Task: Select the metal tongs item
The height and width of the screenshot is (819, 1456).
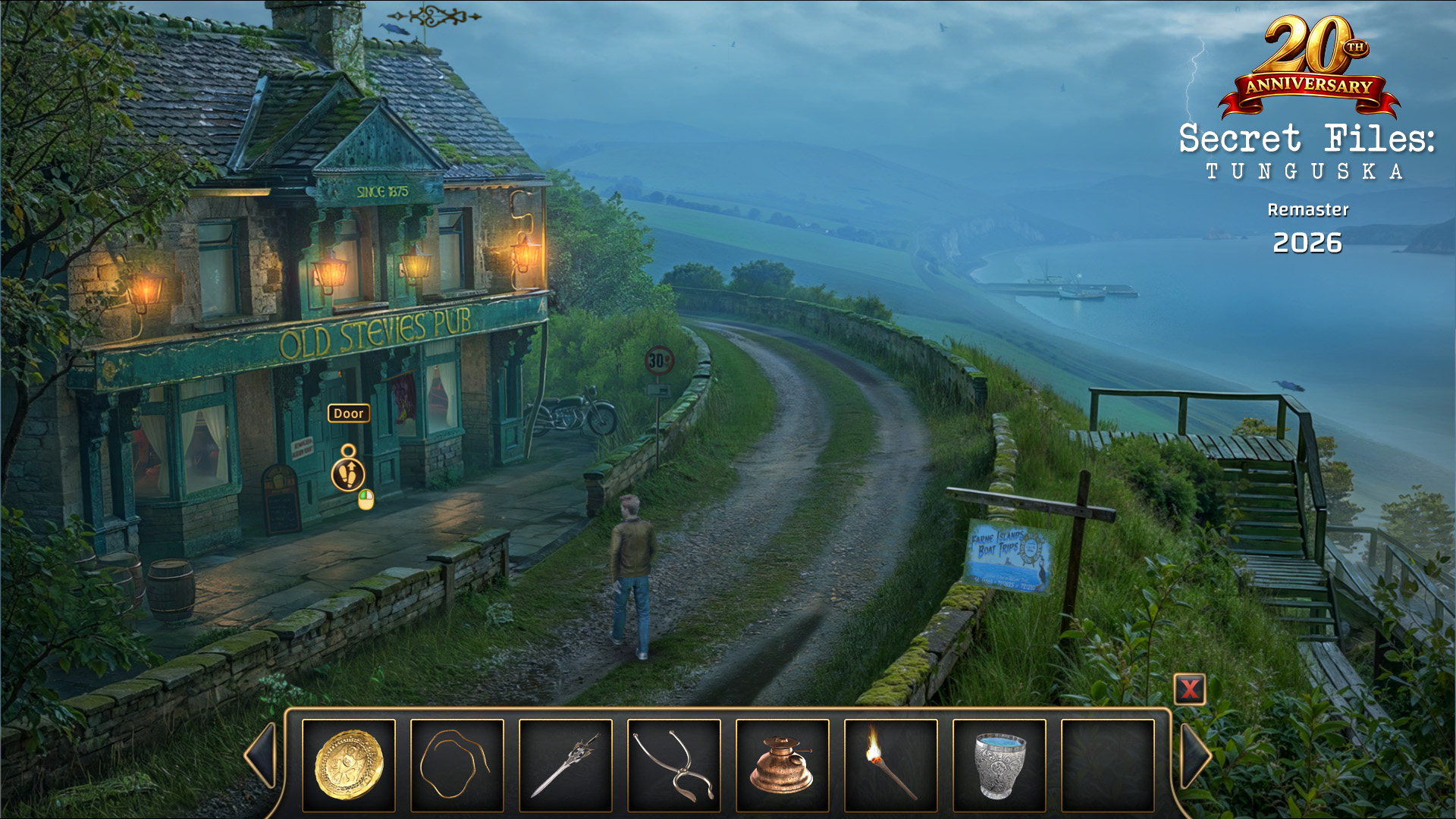Action: [674, 764]
